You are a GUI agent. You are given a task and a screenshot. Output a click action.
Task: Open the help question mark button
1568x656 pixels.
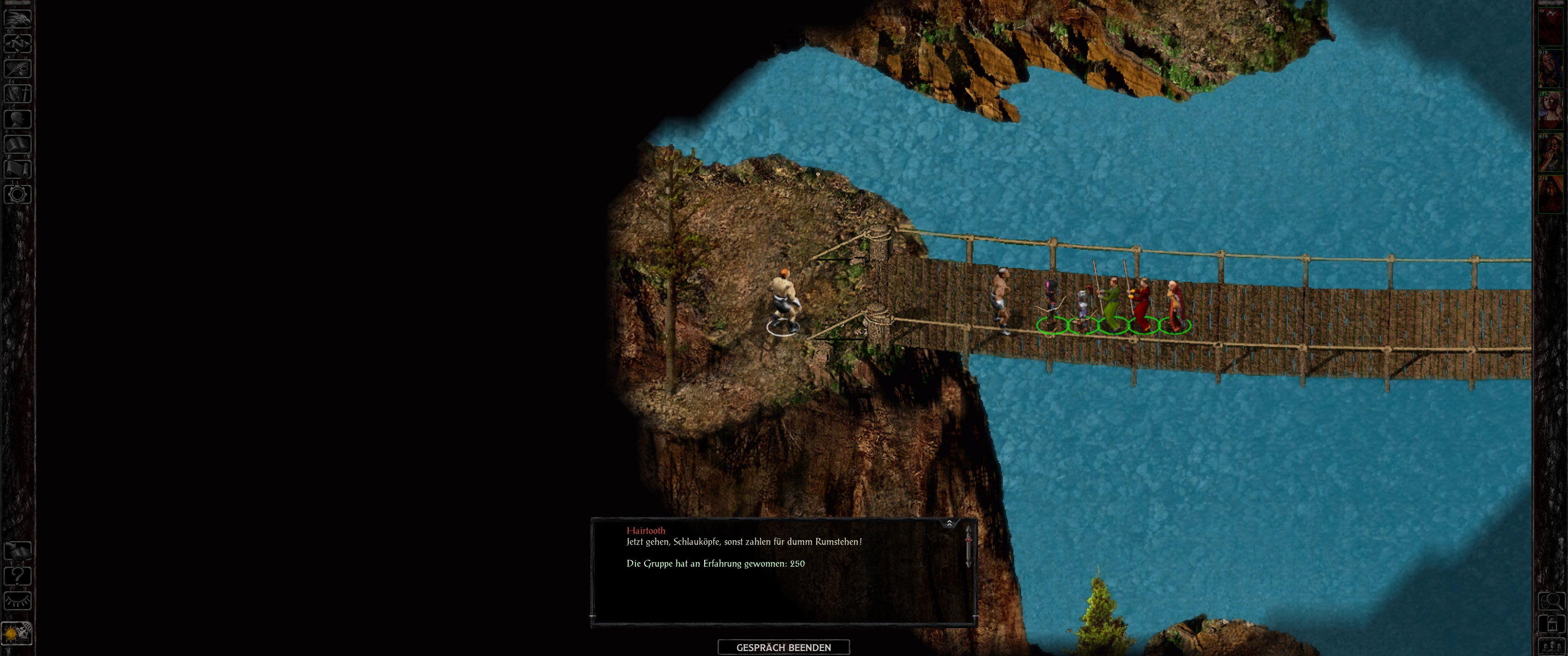pyautogui.click(x=18, y=576)
